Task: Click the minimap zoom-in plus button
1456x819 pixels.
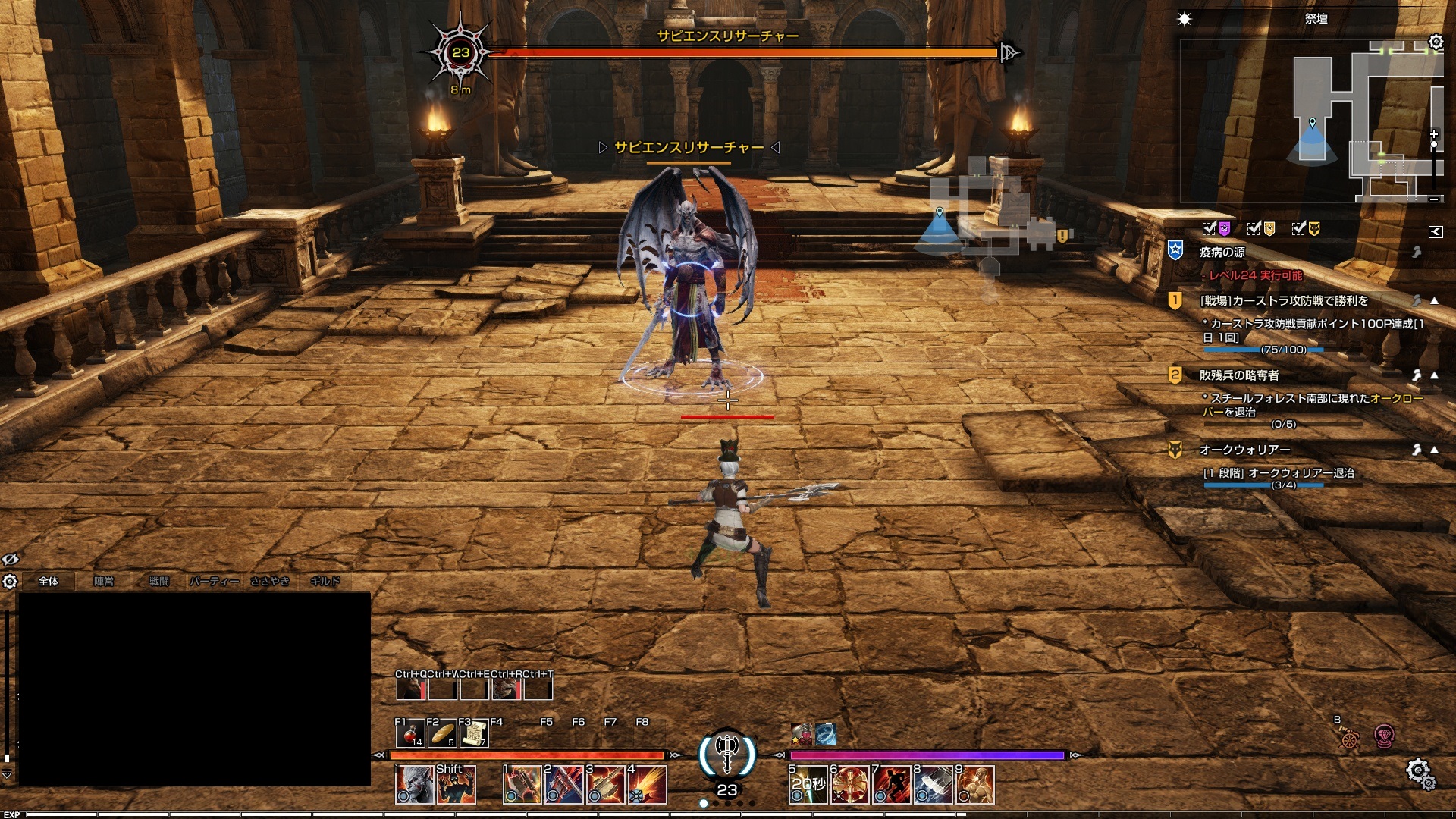Action: [x=1434, y=135]
